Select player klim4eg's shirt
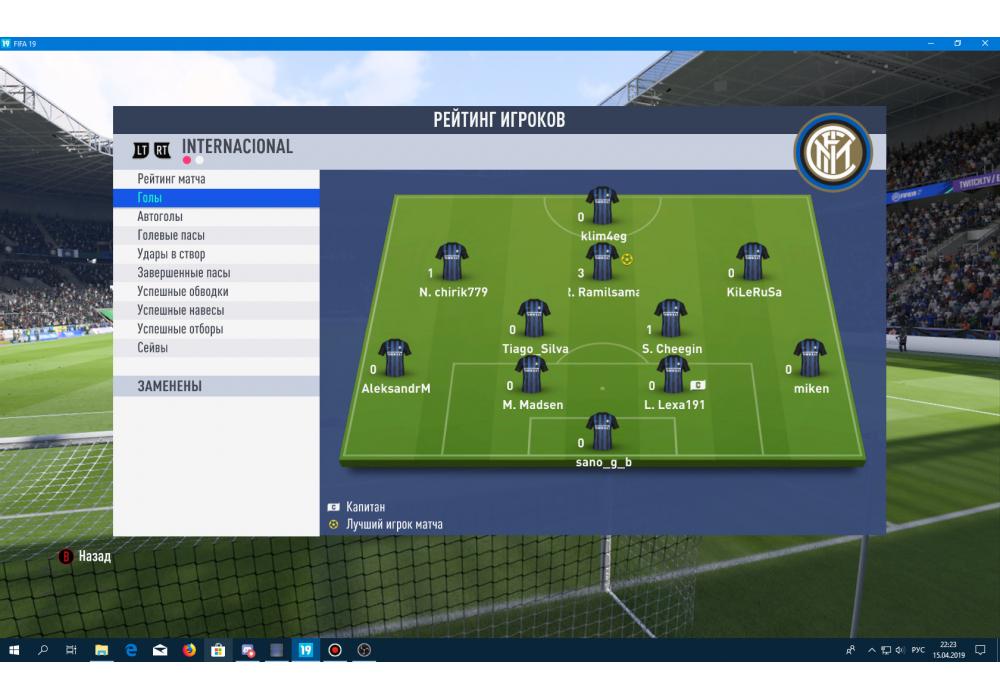The height and width of the screenshot is (700, 1000). (x=602, y=206)
